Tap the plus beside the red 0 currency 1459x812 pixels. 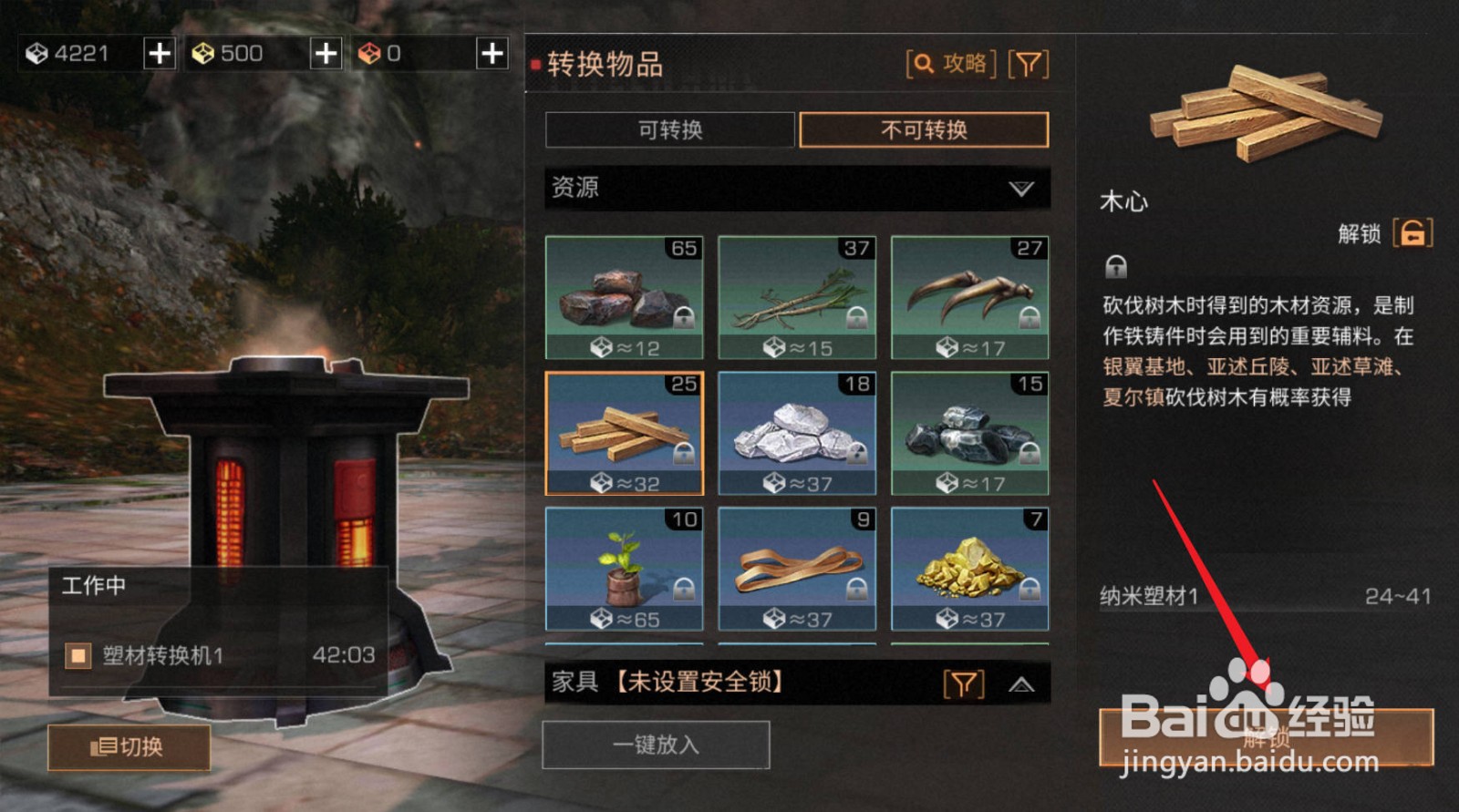tap(491, 53)
